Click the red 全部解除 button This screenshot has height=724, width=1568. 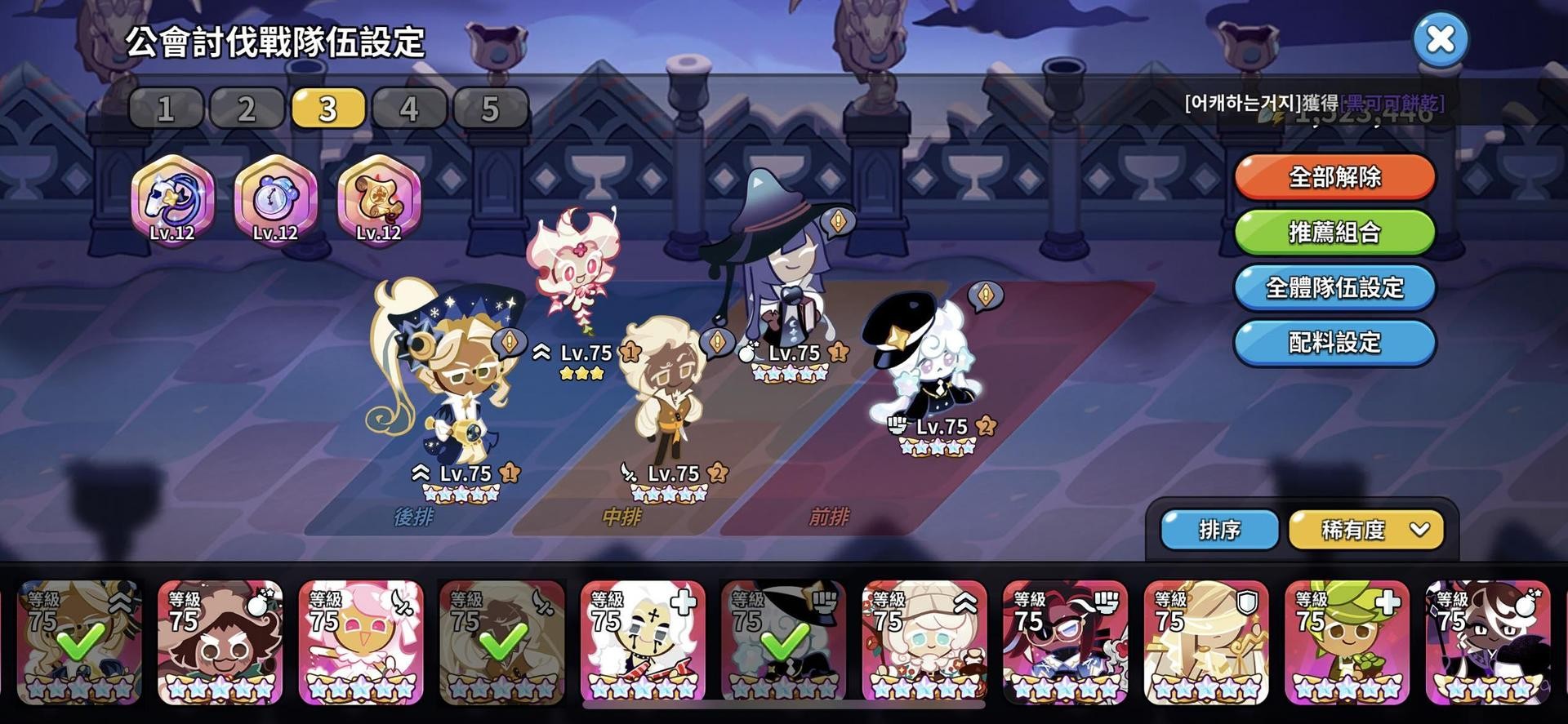click(1334, 176)
